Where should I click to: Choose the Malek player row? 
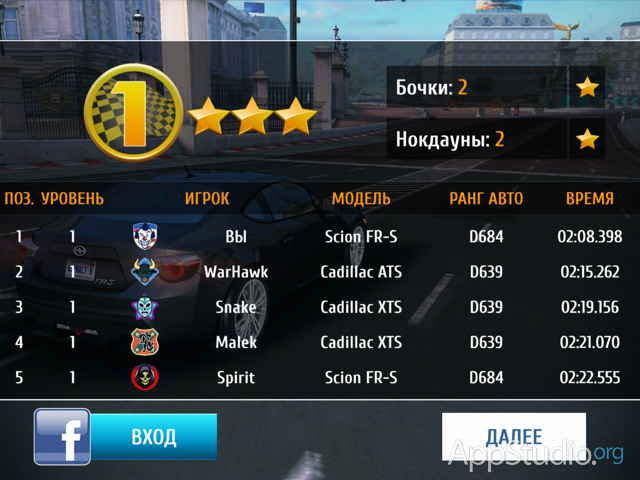[320, 342]
